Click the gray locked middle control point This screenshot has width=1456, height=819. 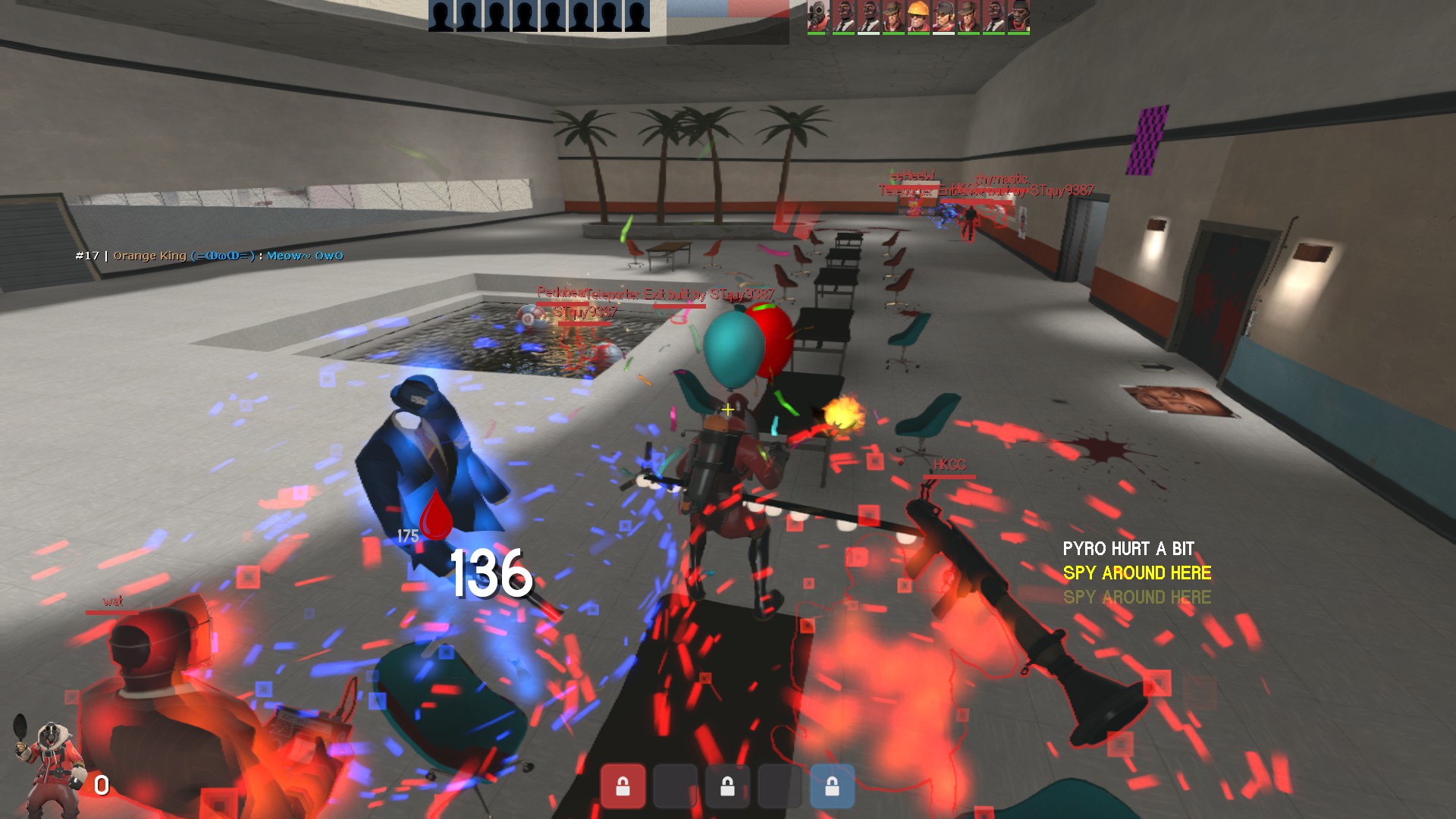point(727,786)
